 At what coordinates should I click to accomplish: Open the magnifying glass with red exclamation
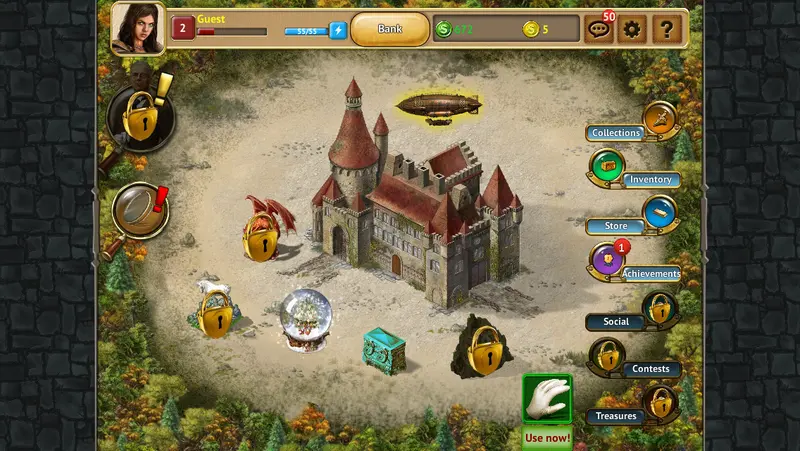point(138,210)
